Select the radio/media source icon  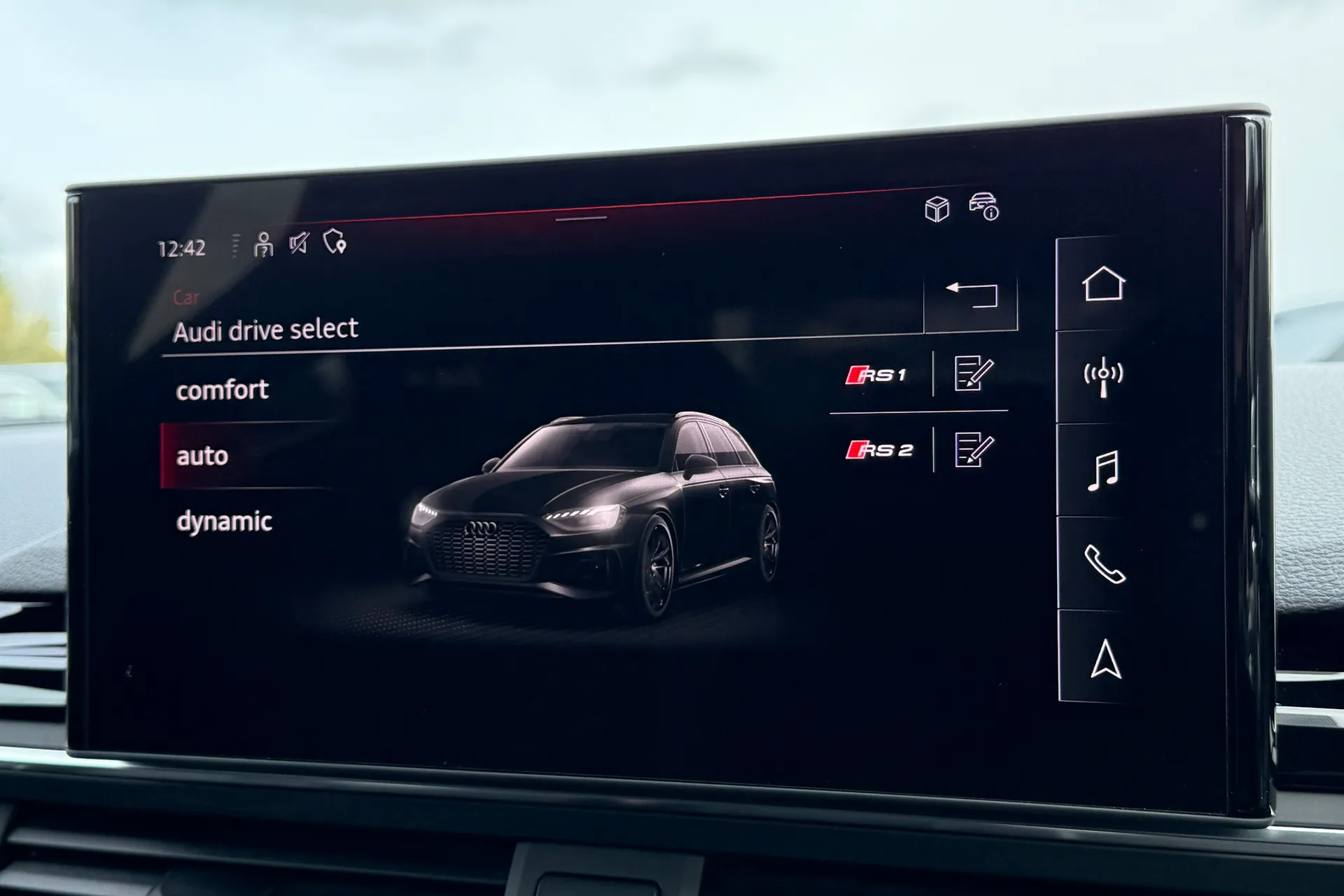[1104, 376]
